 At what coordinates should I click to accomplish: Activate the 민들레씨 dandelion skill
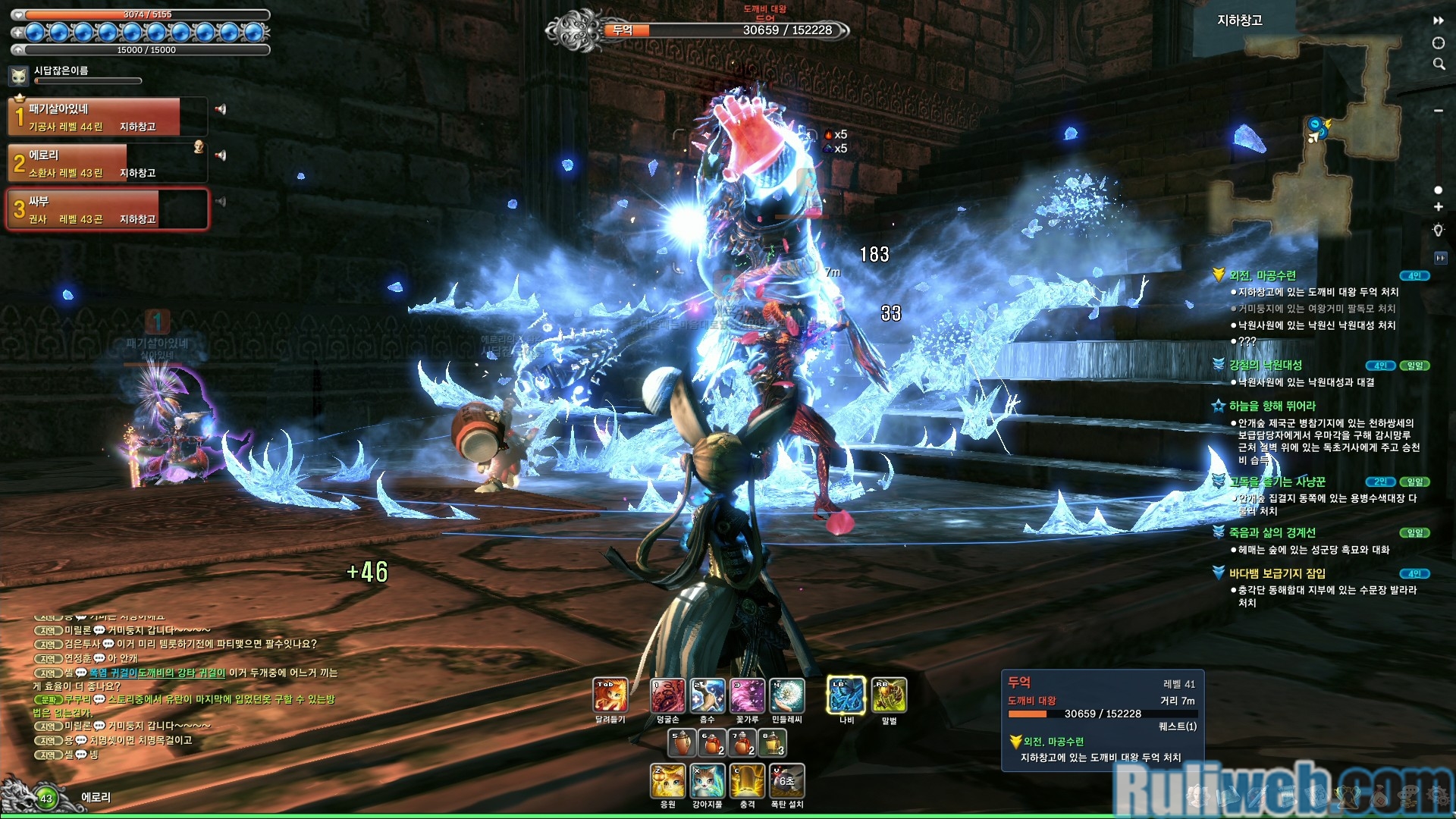[786, 695]
